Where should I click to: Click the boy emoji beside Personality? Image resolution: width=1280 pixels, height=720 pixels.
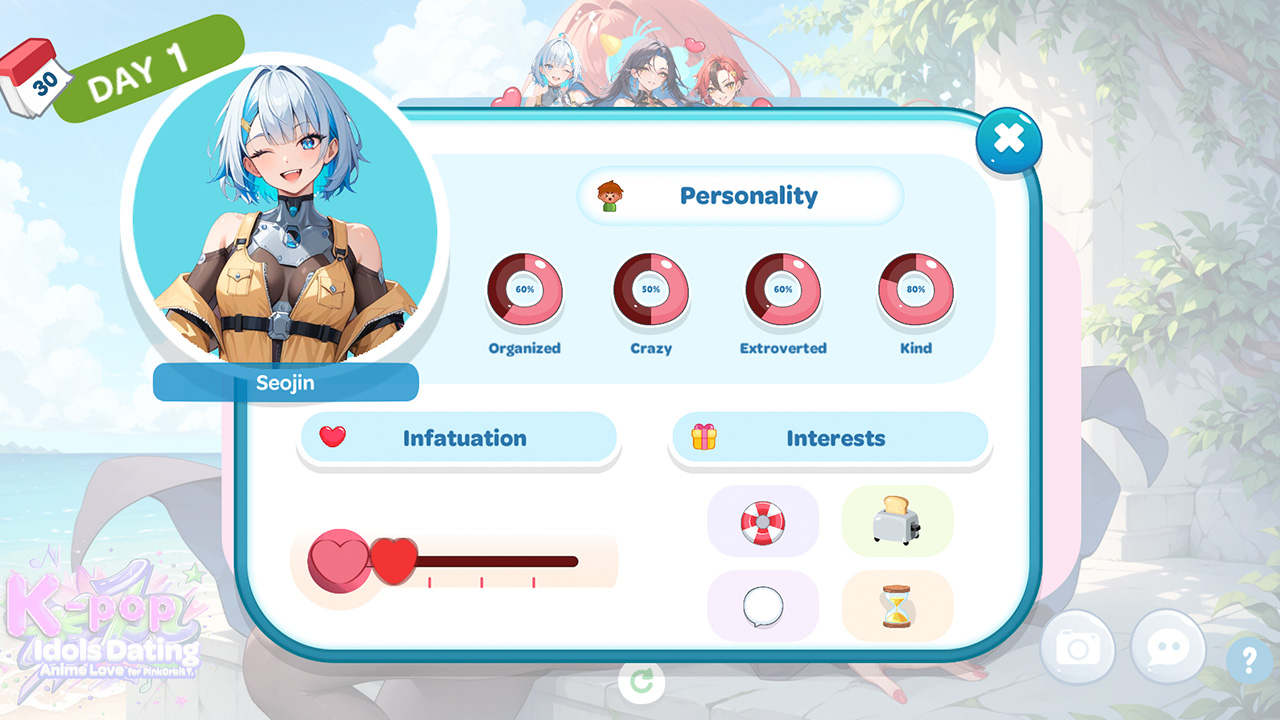coord(613,196)
